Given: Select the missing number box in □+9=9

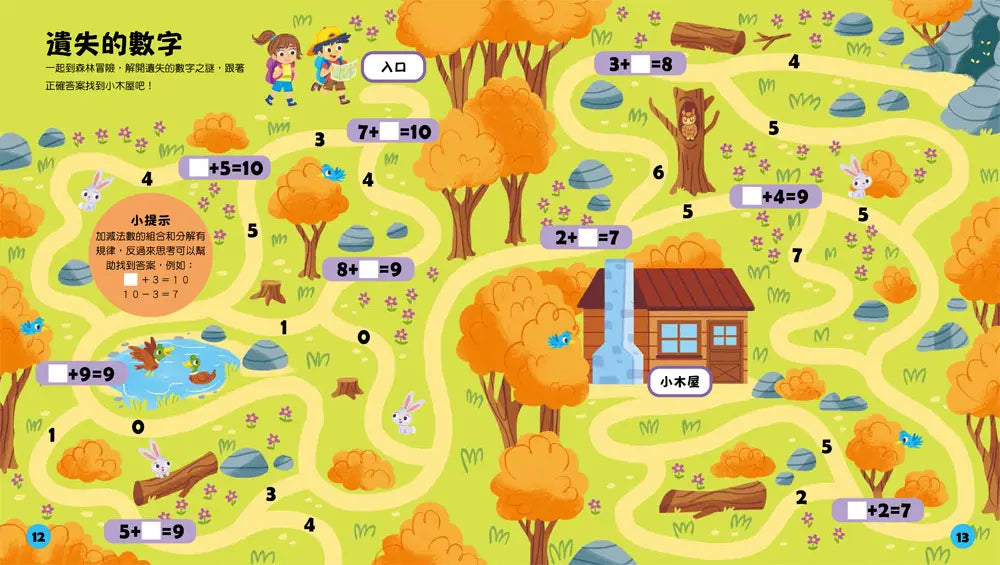Looking at the screenshot, I should (55, 374).
